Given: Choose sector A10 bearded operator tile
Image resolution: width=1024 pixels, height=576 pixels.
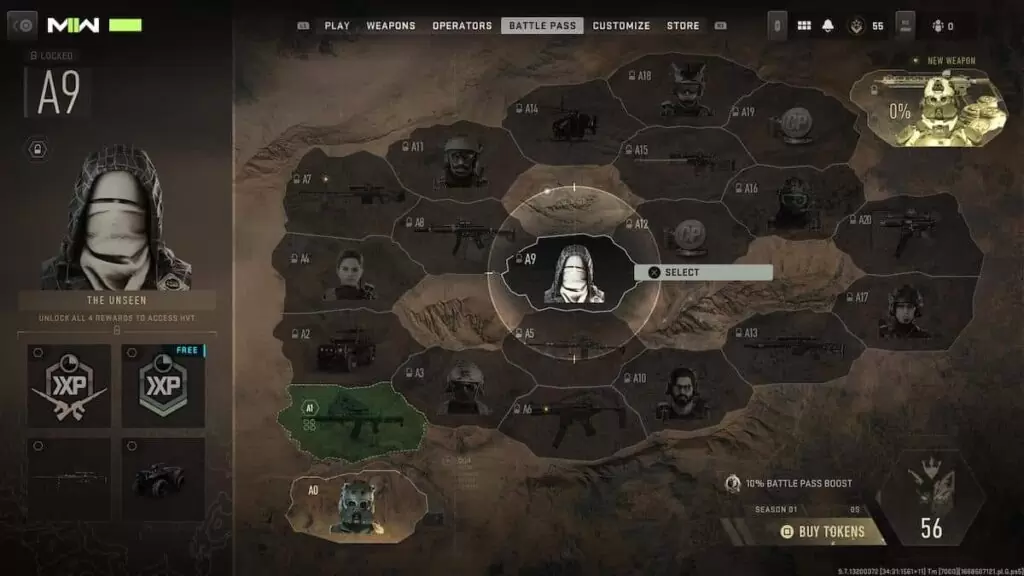Looking at the screenshot, I should pyautogui.click(x=682, y=393).
